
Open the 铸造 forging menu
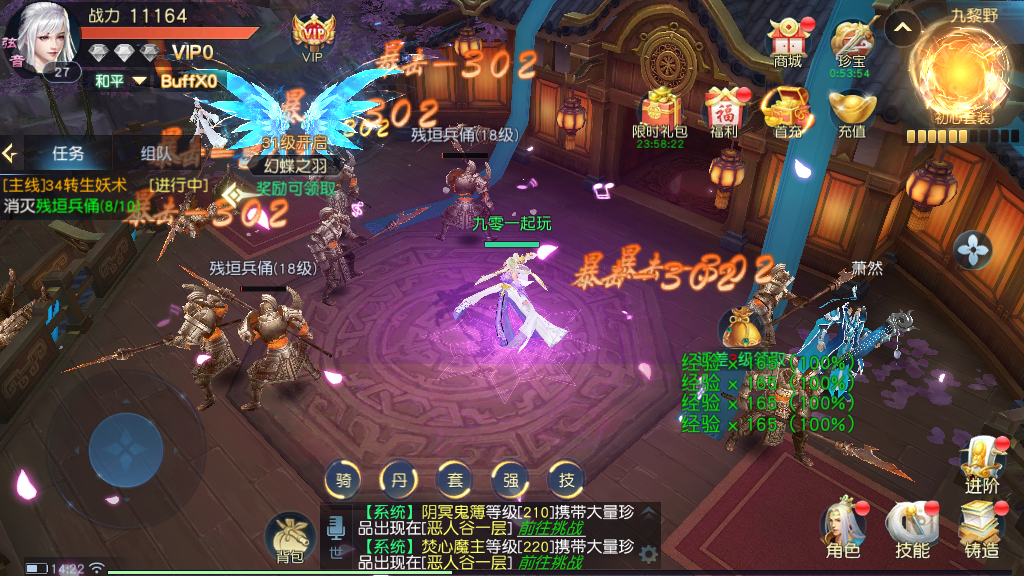tap(981, 528)
